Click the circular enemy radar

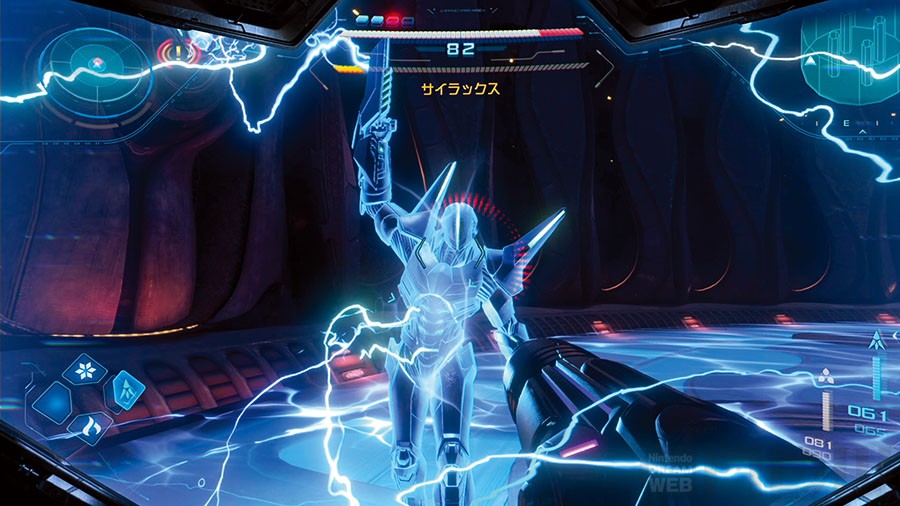click(96, 62)
